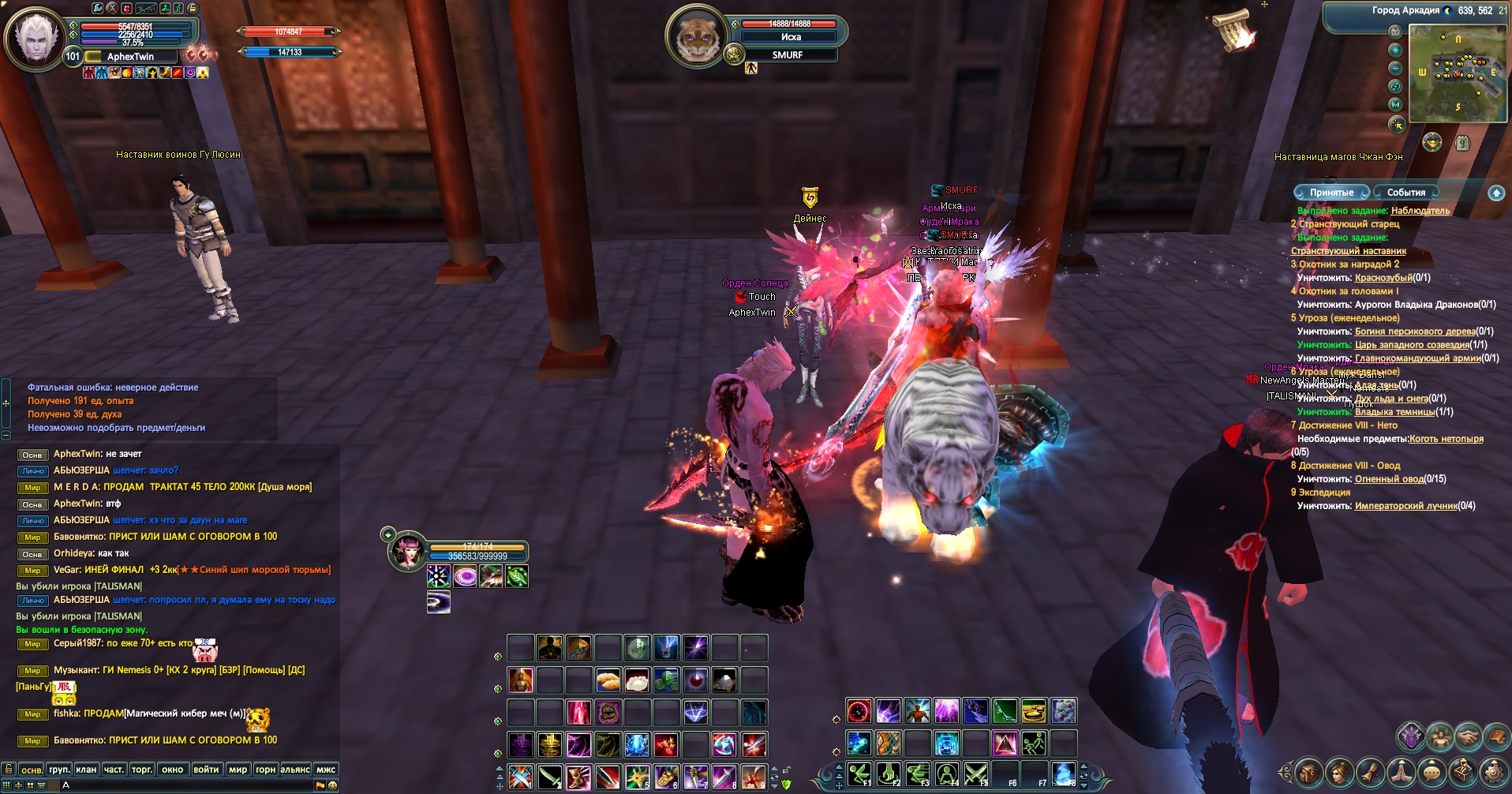Use the dumpling food item slot
Image resolution: width=1512 pixels, height=794 pixels.
point(637,680)
